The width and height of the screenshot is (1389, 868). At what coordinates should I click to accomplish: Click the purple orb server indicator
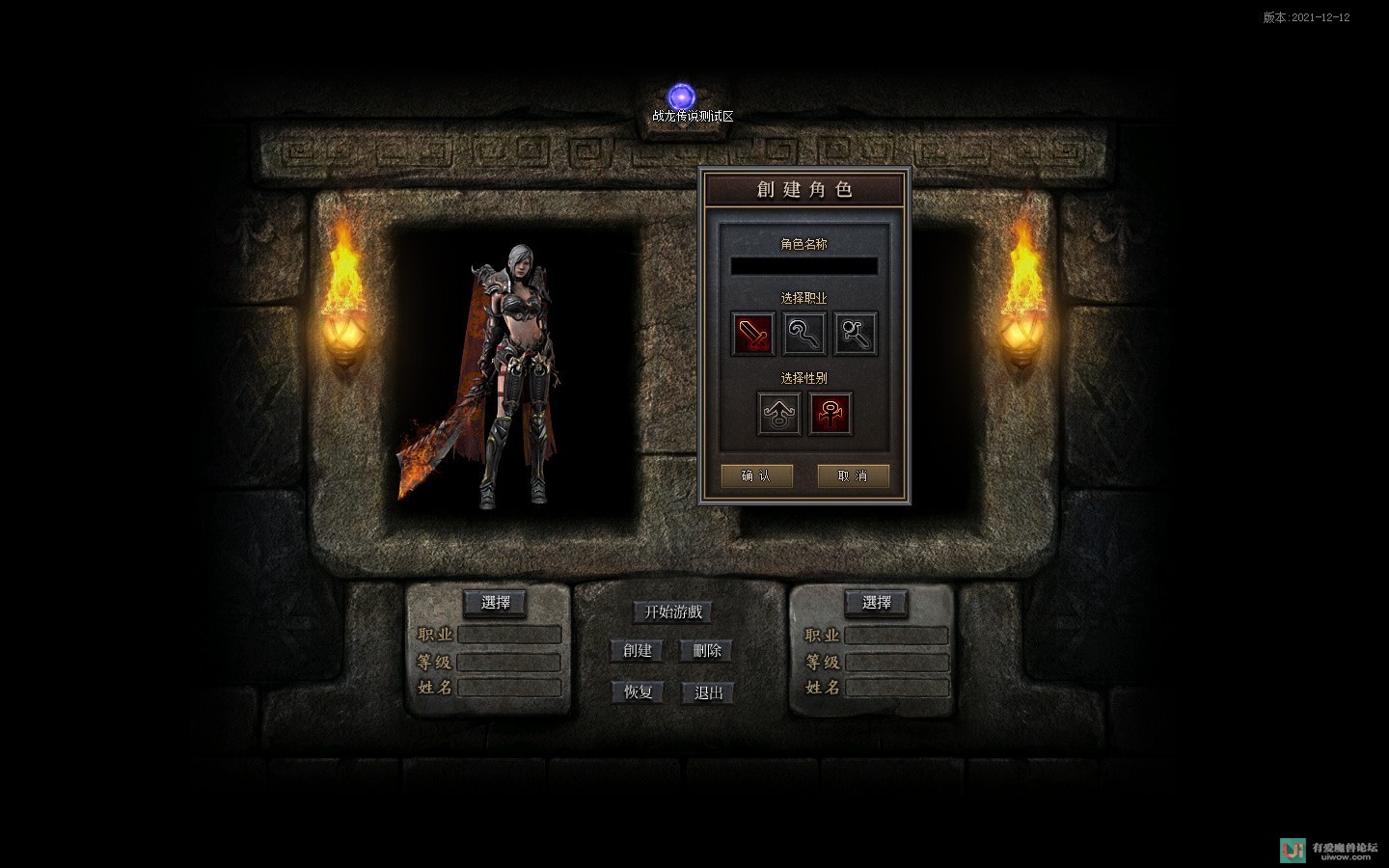[x=682, y=96]
